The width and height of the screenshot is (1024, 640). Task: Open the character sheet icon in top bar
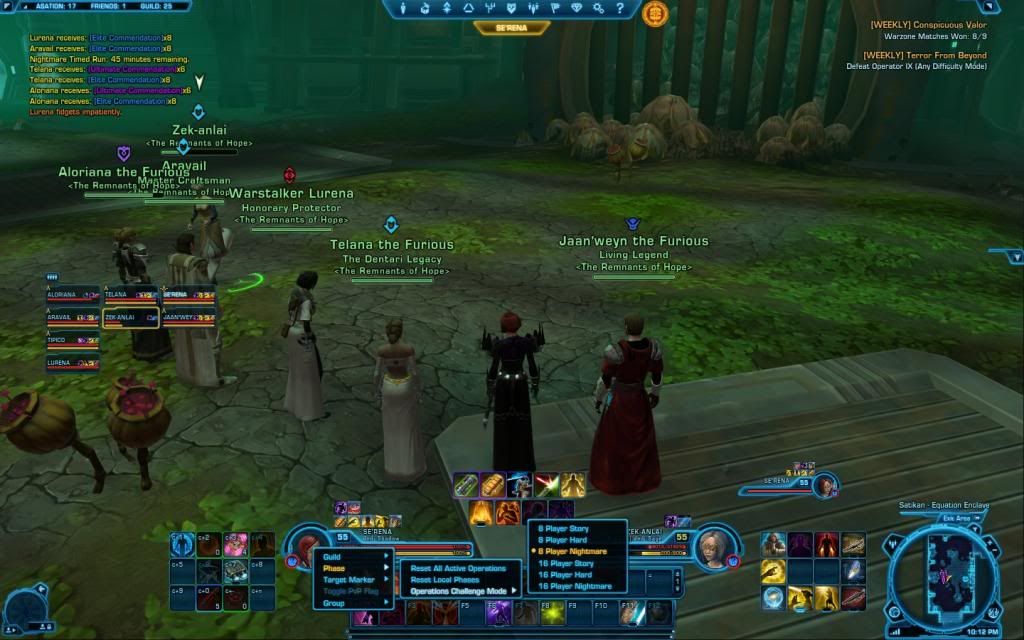[403, 8]
